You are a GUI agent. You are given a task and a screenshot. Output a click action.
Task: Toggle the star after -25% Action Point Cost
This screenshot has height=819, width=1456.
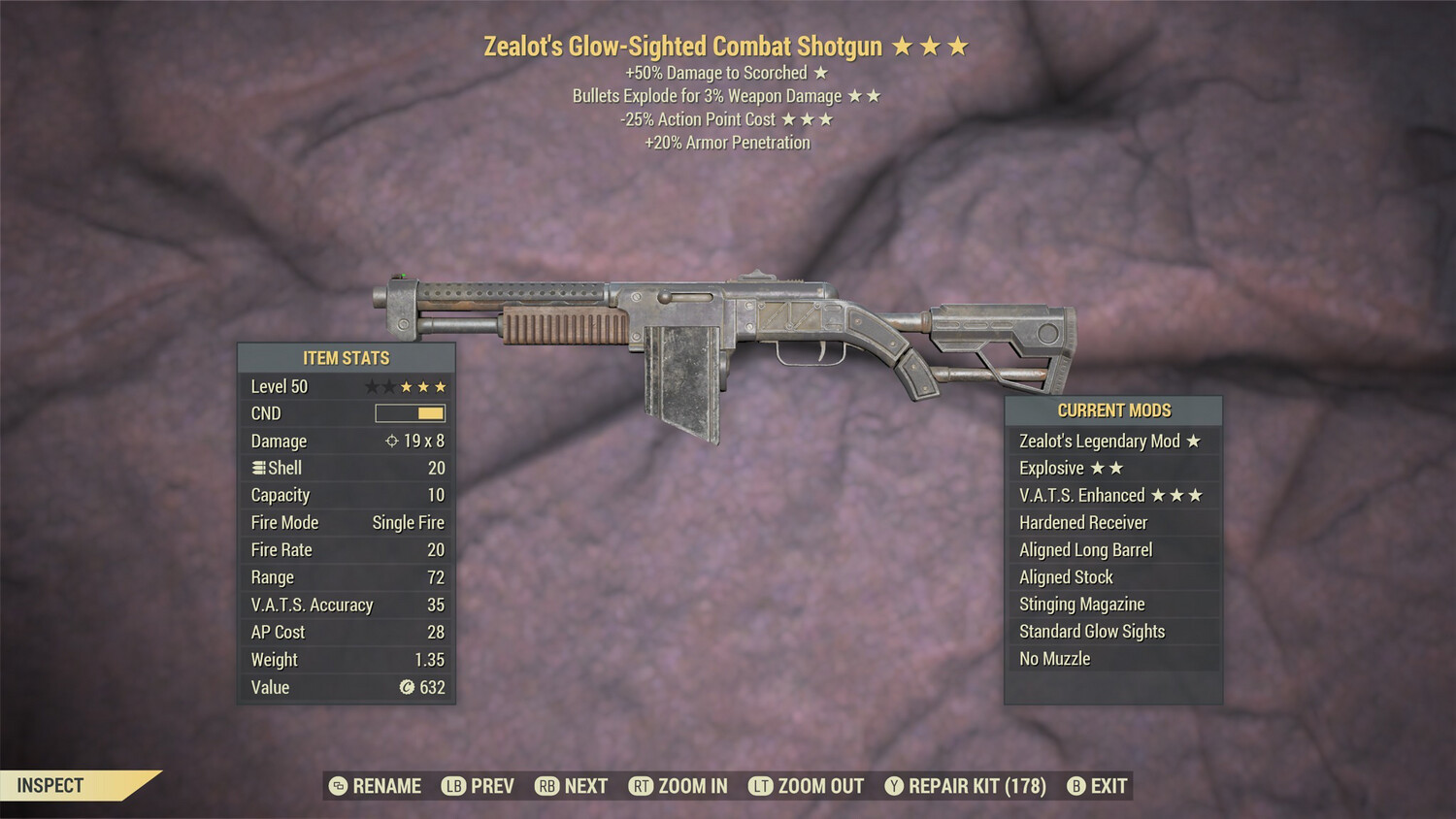789,119
